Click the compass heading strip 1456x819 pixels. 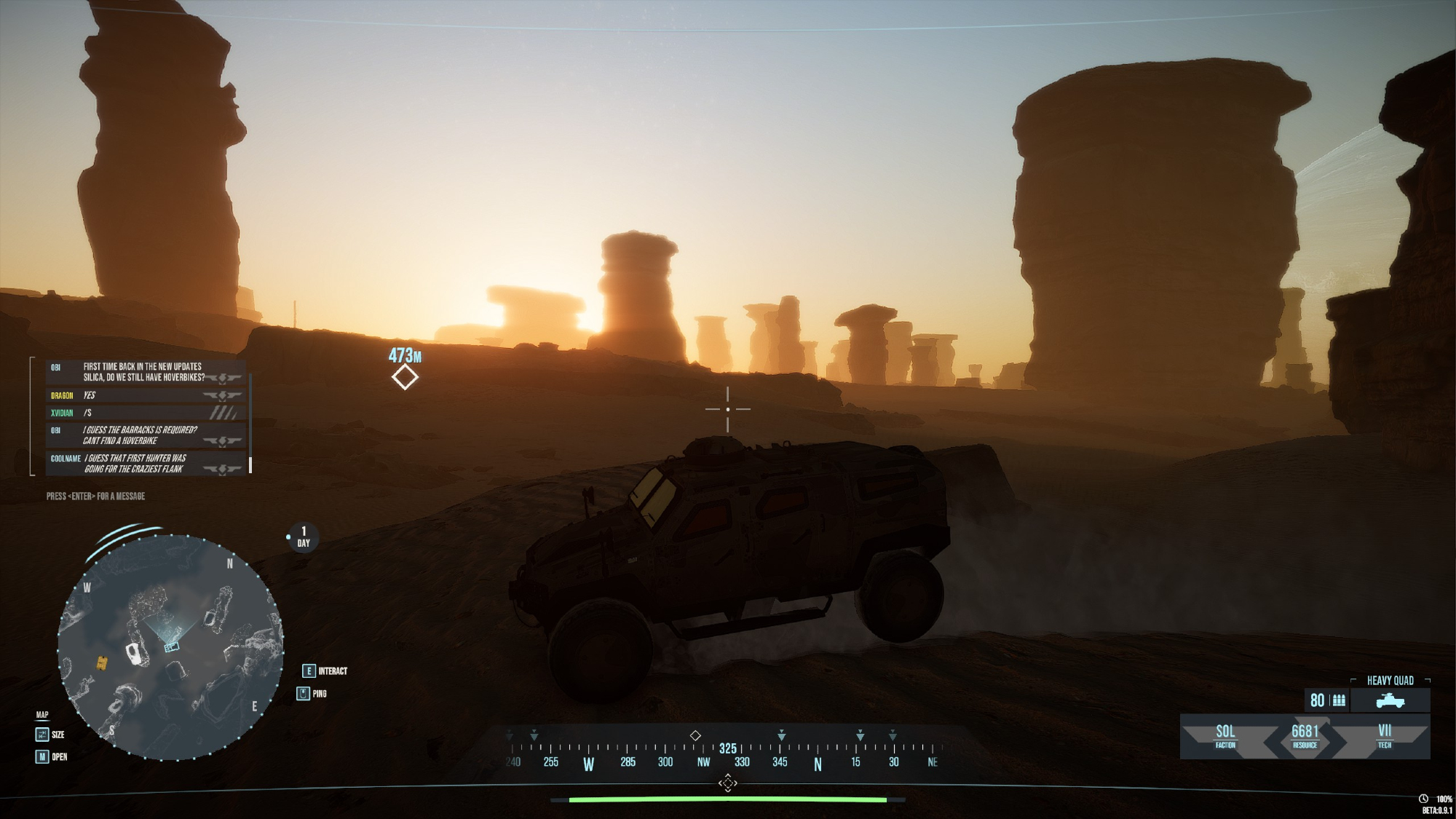point(727,753)
